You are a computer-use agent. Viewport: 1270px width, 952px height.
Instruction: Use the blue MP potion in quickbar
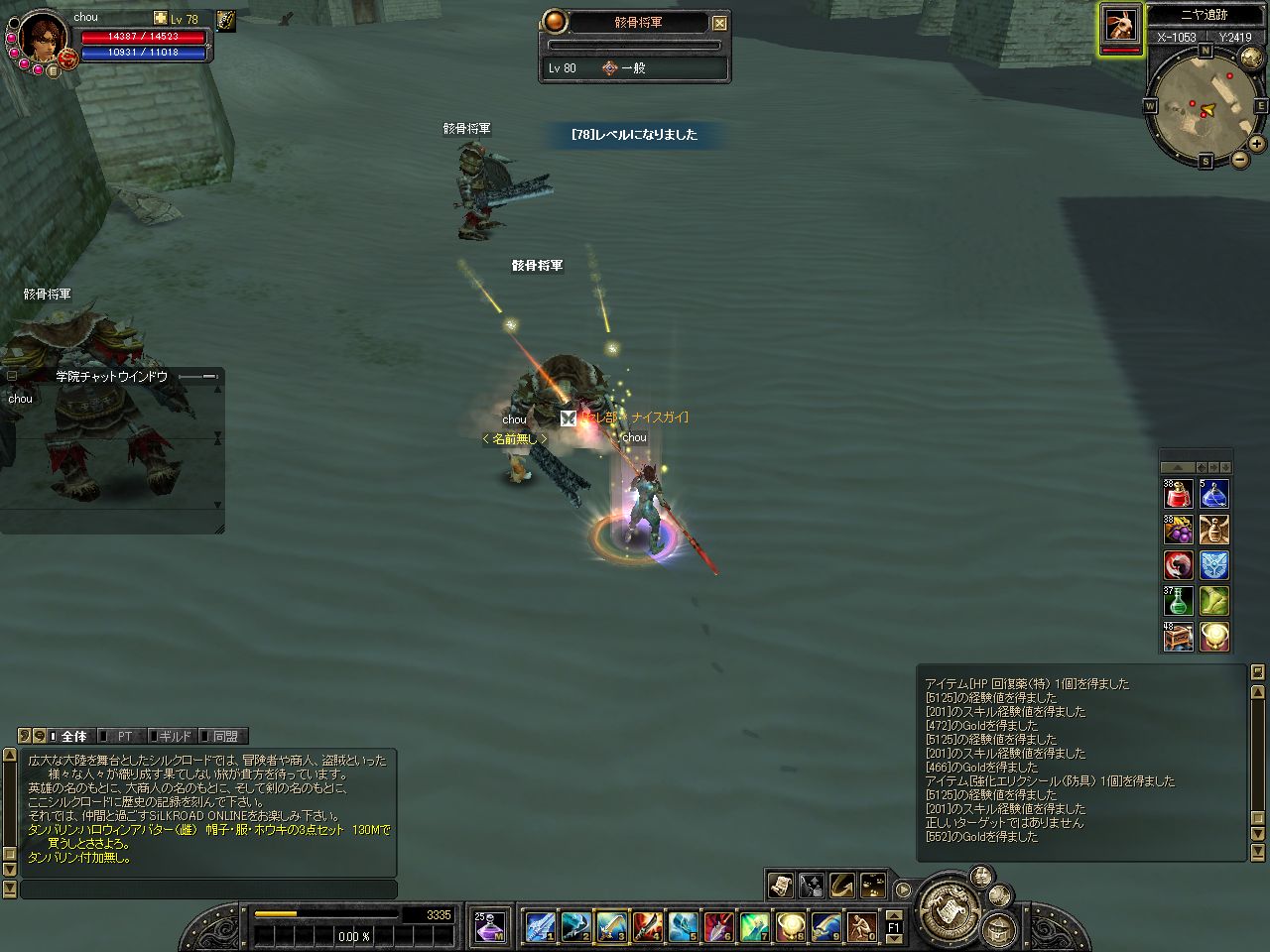[1214, 493]
